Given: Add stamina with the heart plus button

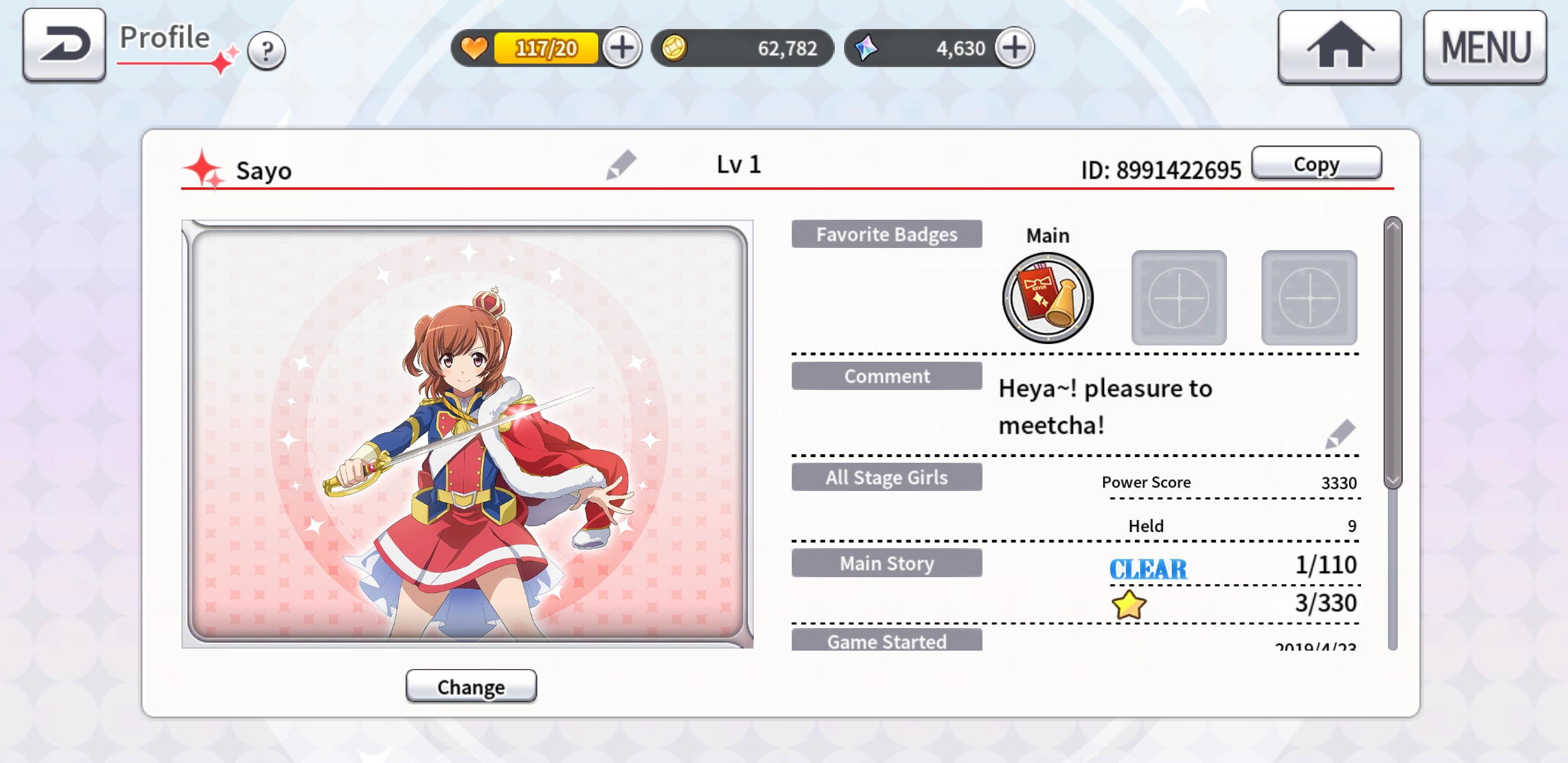Looking at the screenshot, I should (x=622, y=48).
